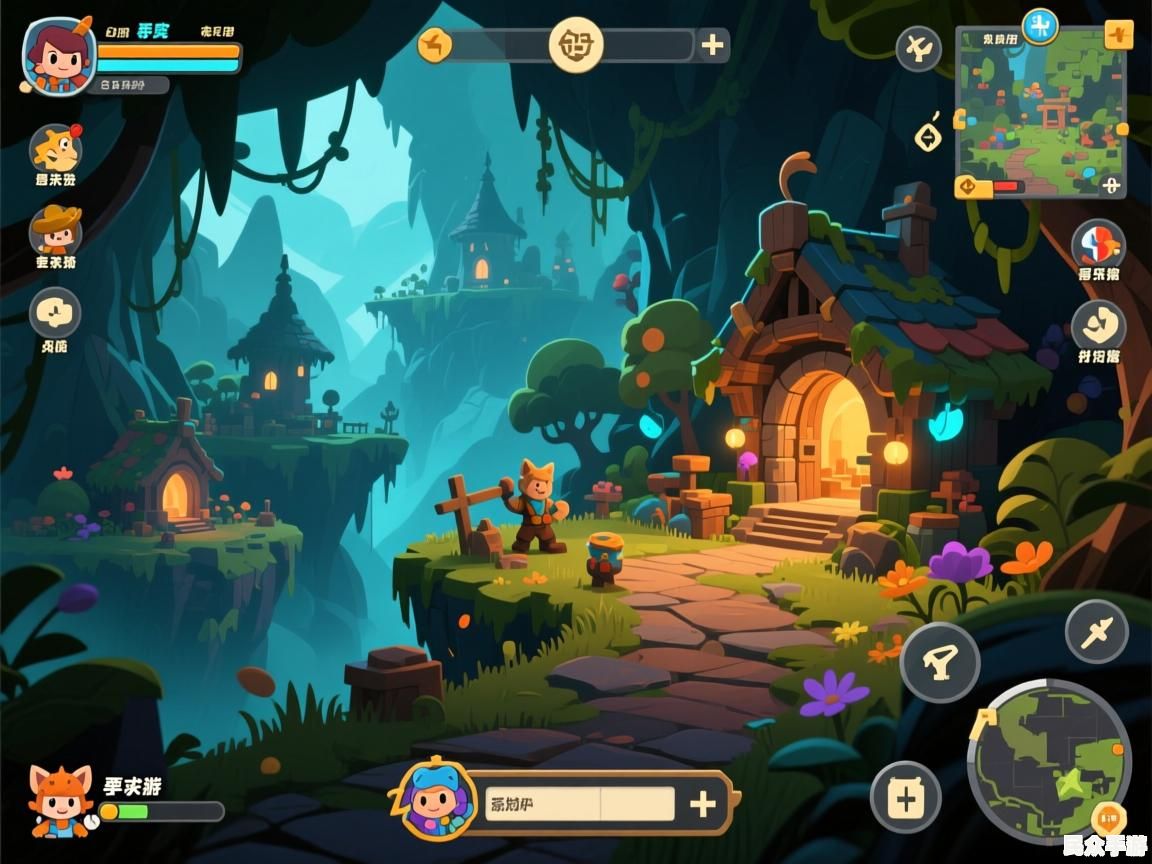Click the yellow button on minimap's top corner
This screenshot has height=864, width=1152.
click(x=1118, y=34)
